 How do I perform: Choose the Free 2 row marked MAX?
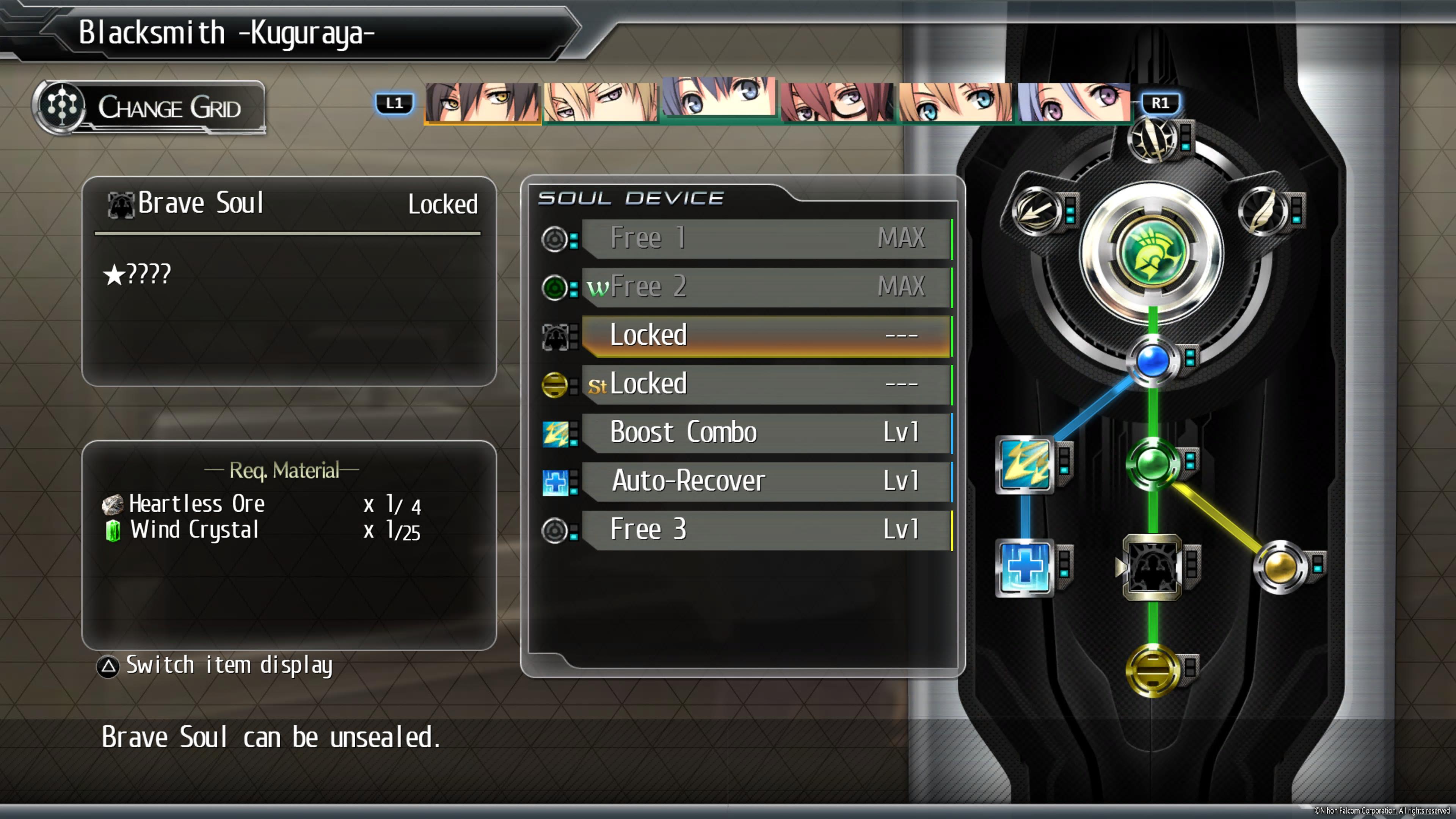click(x=766, y=287)
